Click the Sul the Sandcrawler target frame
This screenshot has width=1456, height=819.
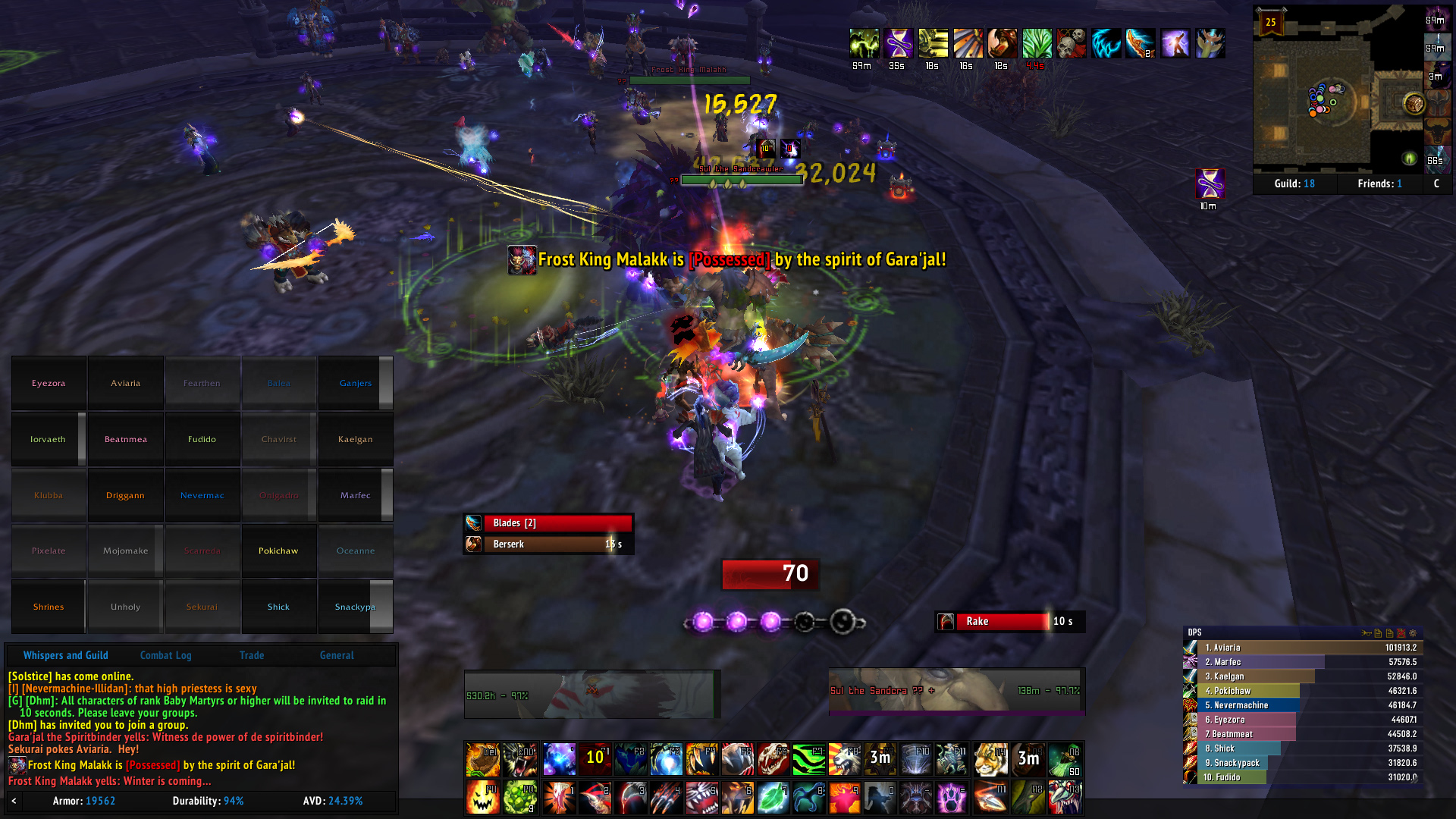956,691
